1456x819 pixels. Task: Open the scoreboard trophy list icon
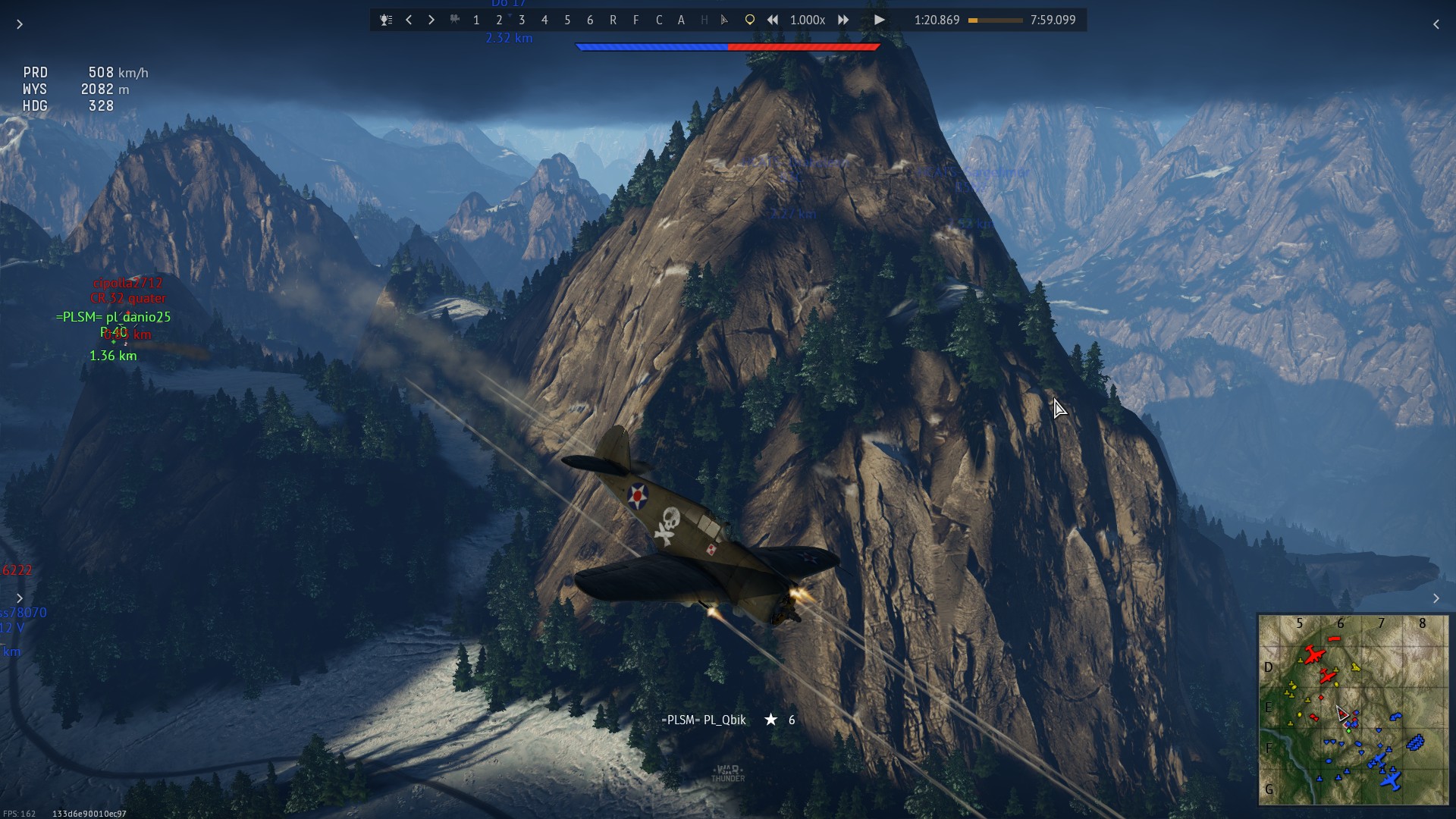tap(386, 20)
